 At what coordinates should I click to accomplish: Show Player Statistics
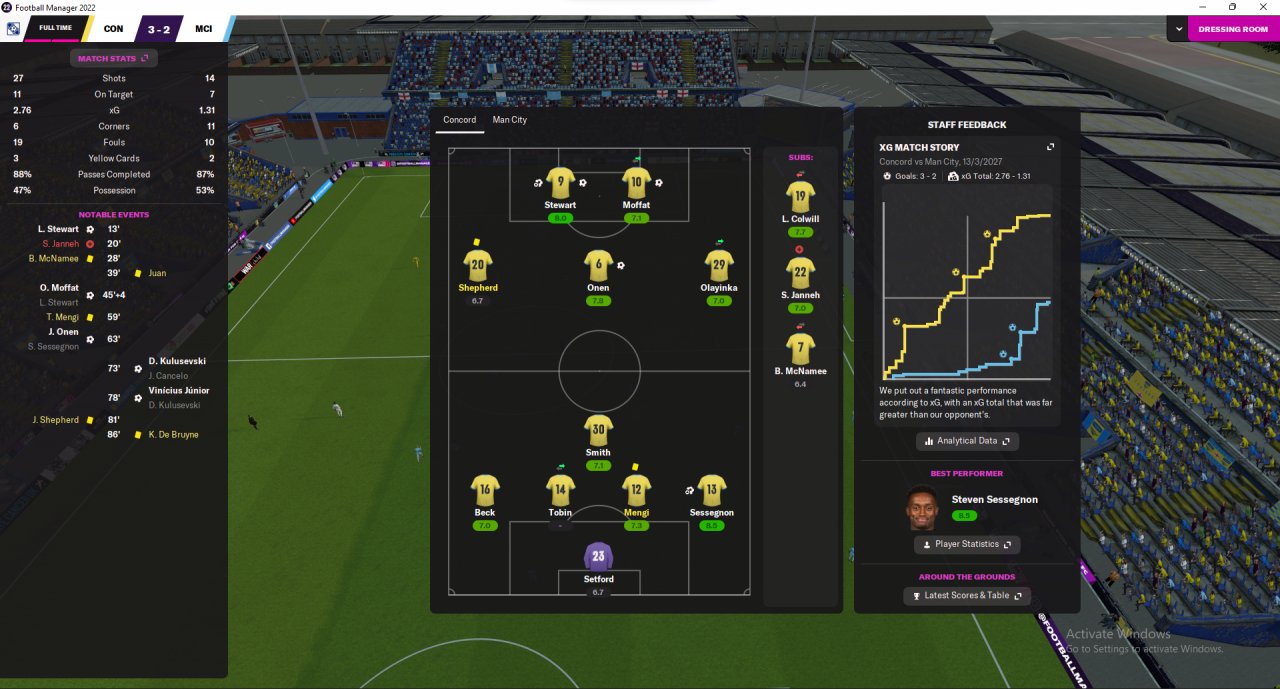coord(966,544)
